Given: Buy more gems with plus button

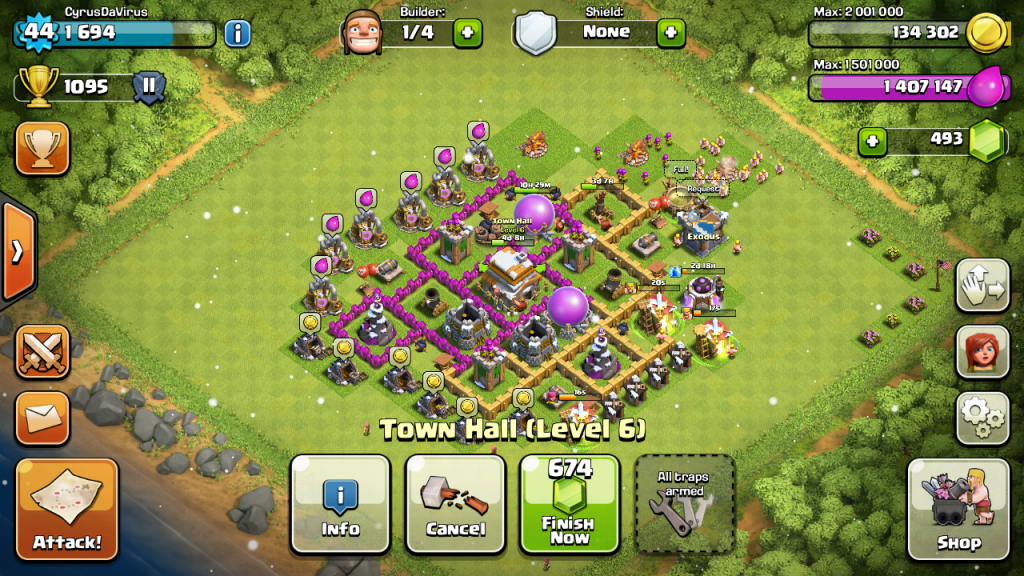Looking at the screenshot, I should (x=873, y=141).
